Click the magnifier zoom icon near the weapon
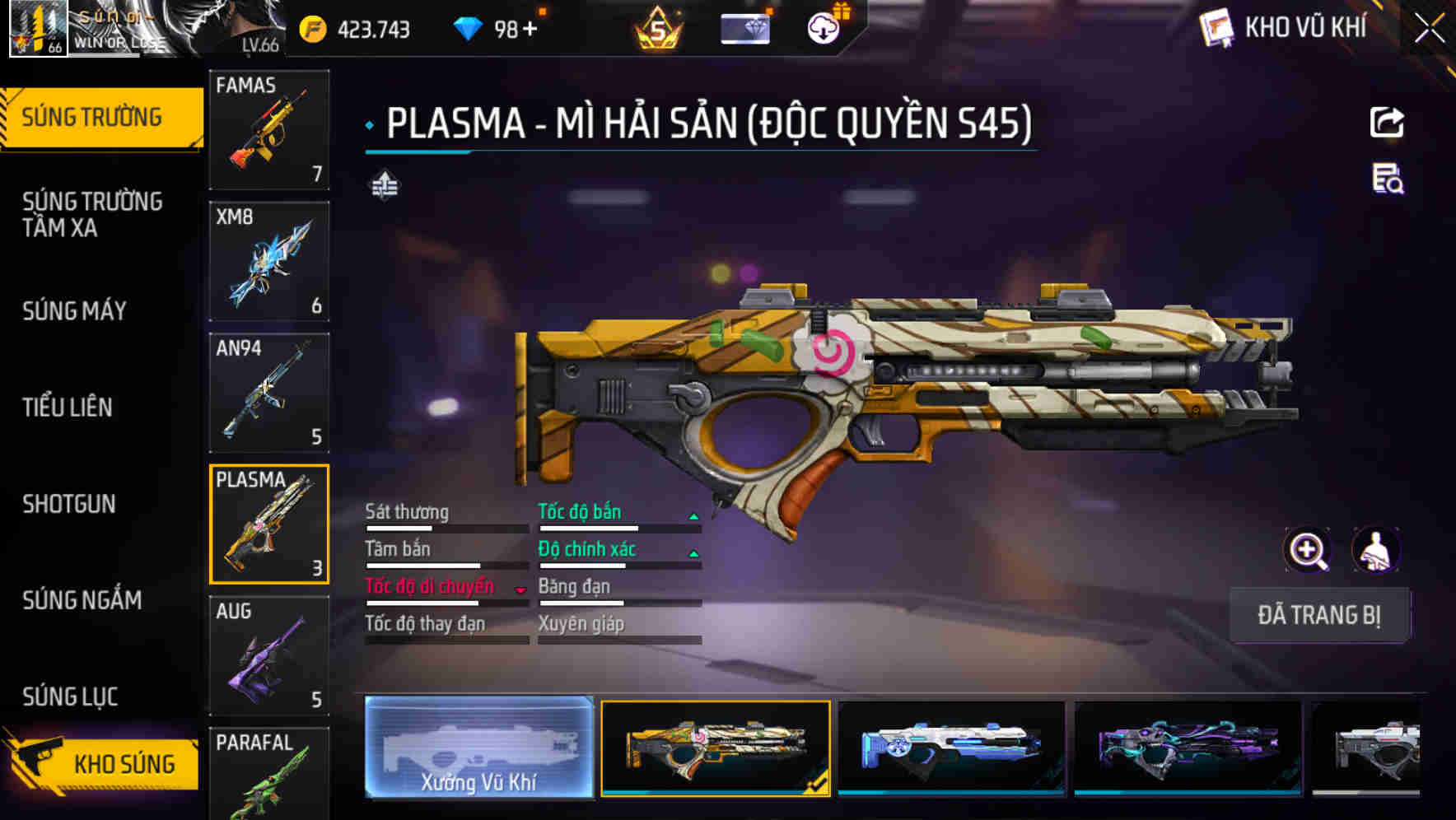Image resolution: width=1456 pixels, height=820 pixels. click(1308, 550)
